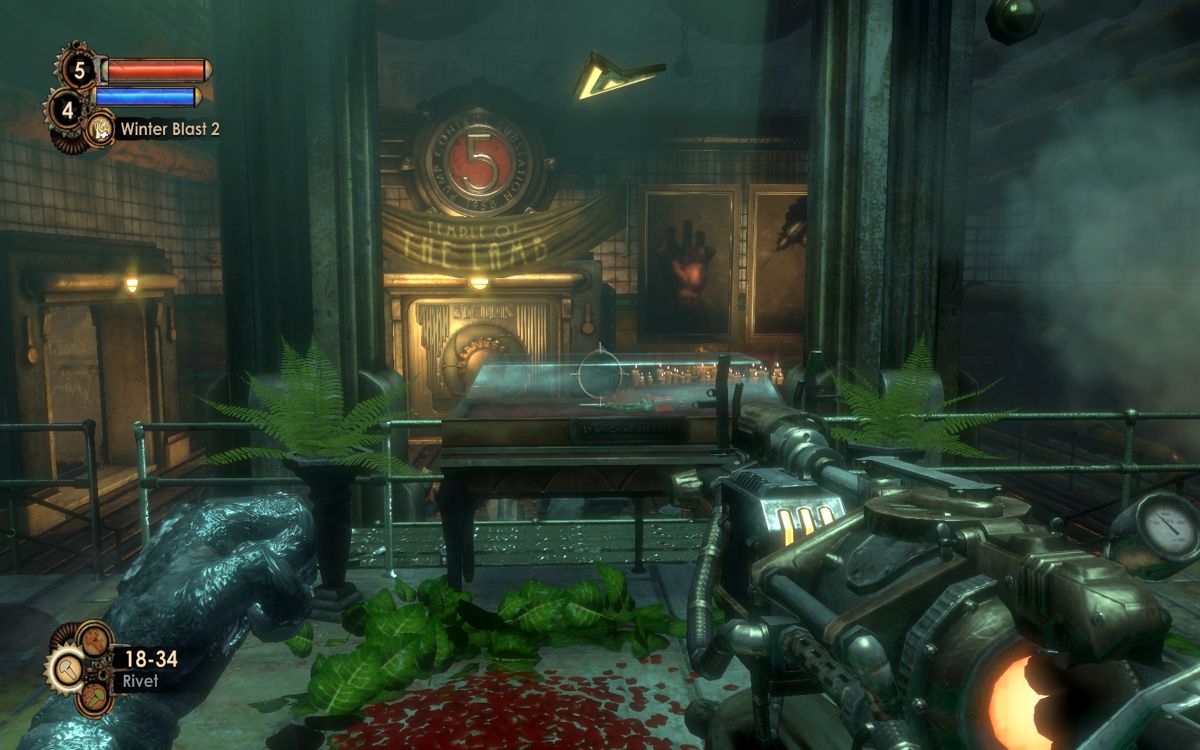Select the Winter Blast 2 plasmid icon
Screen dimensions: 1200x750
click(x=100, y=128)
